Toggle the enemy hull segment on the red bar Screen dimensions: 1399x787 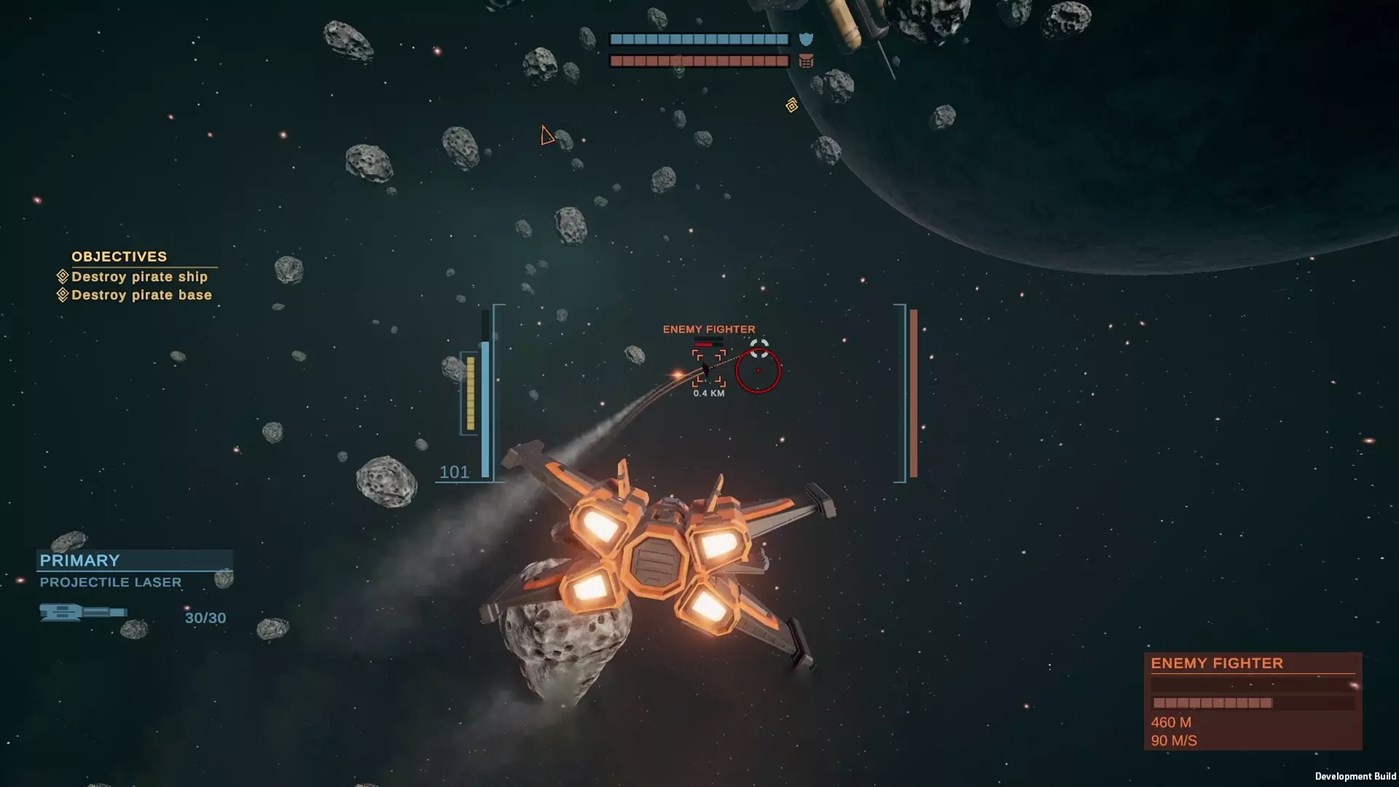click(650, 61)
